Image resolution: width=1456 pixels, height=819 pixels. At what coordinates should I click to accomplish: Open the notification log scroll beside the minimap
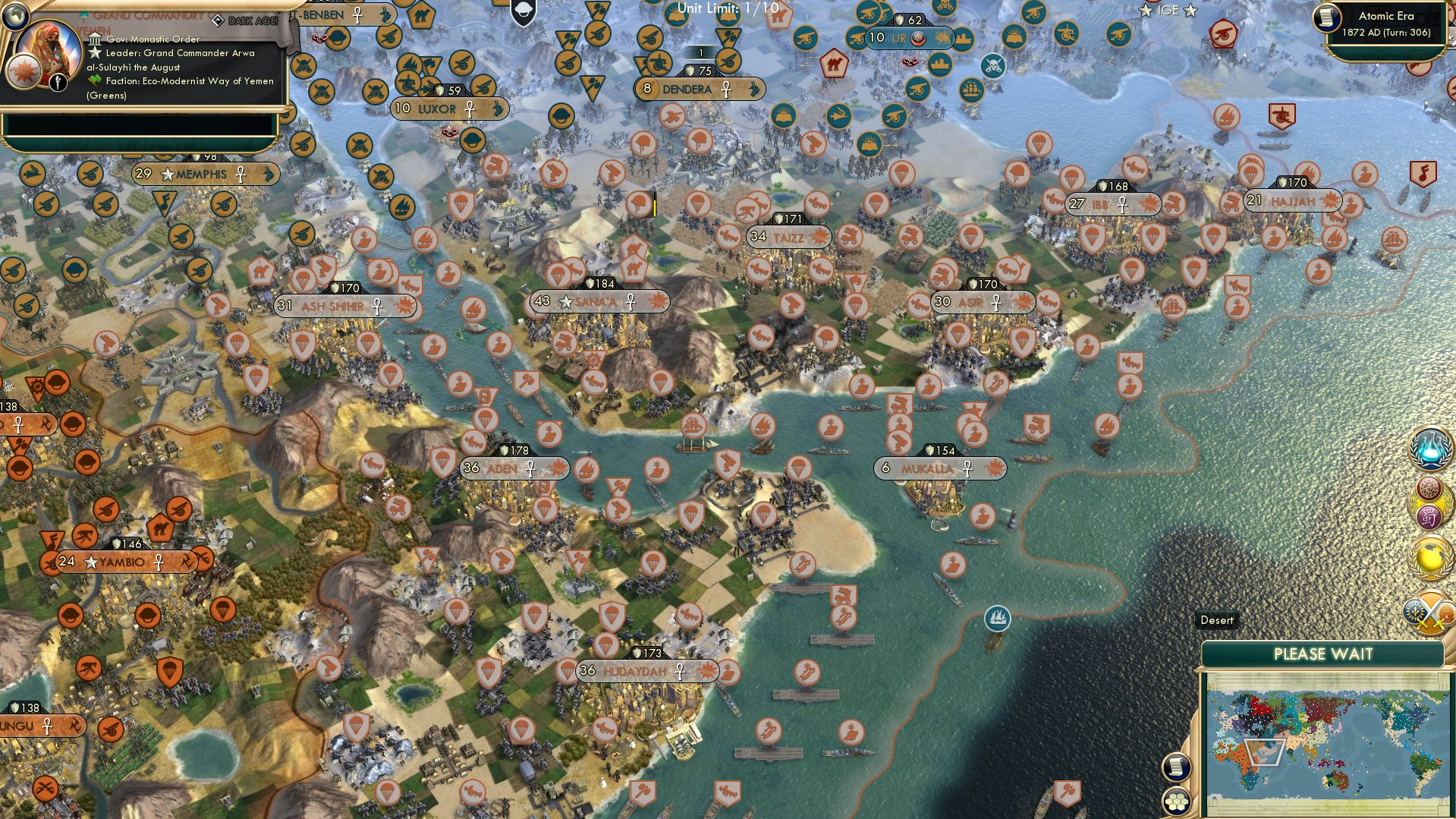[1175, 767]
